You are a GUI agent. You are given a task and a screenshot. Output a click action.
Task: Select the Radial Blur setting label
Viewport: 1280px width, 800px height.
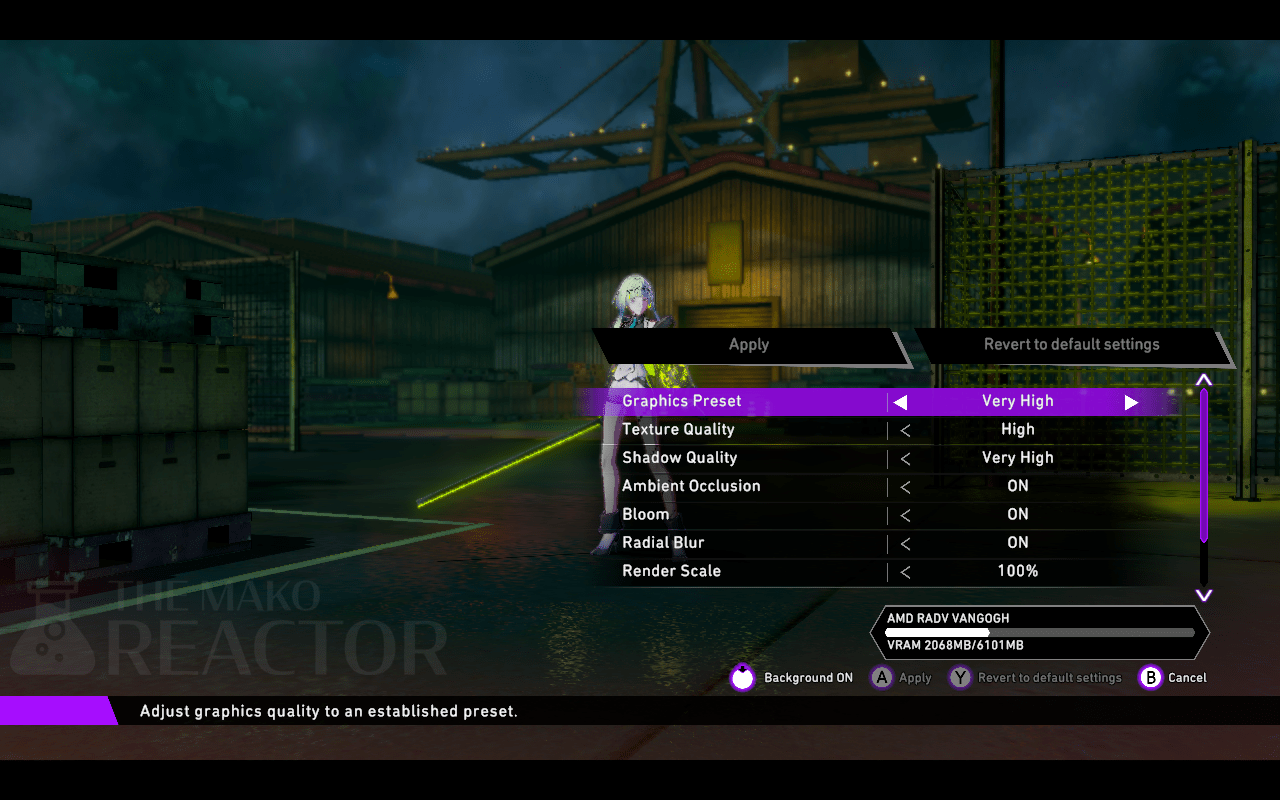pos(663,543)
